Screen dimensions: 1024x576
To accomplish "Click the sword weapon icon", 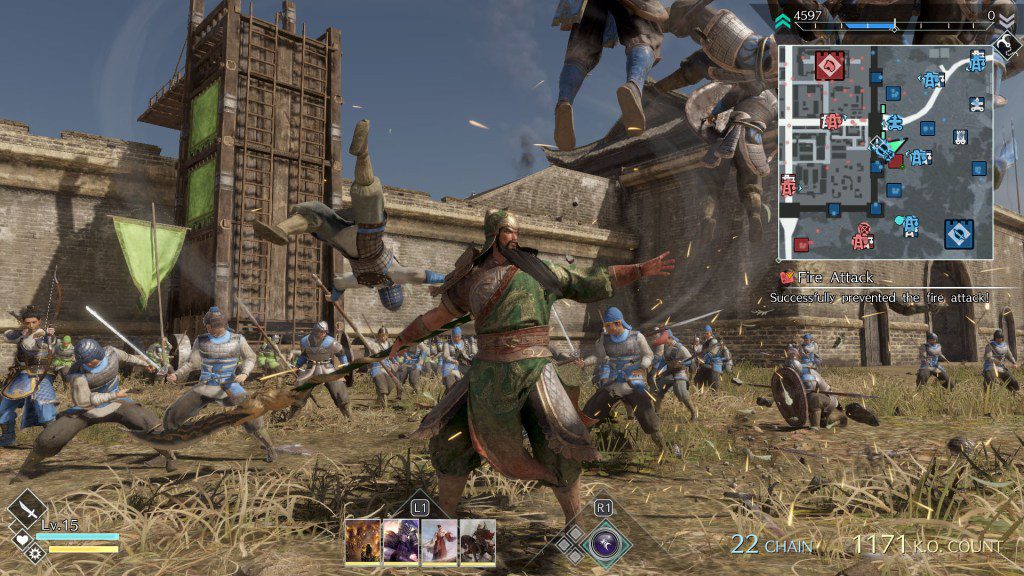I will (28, 508).
